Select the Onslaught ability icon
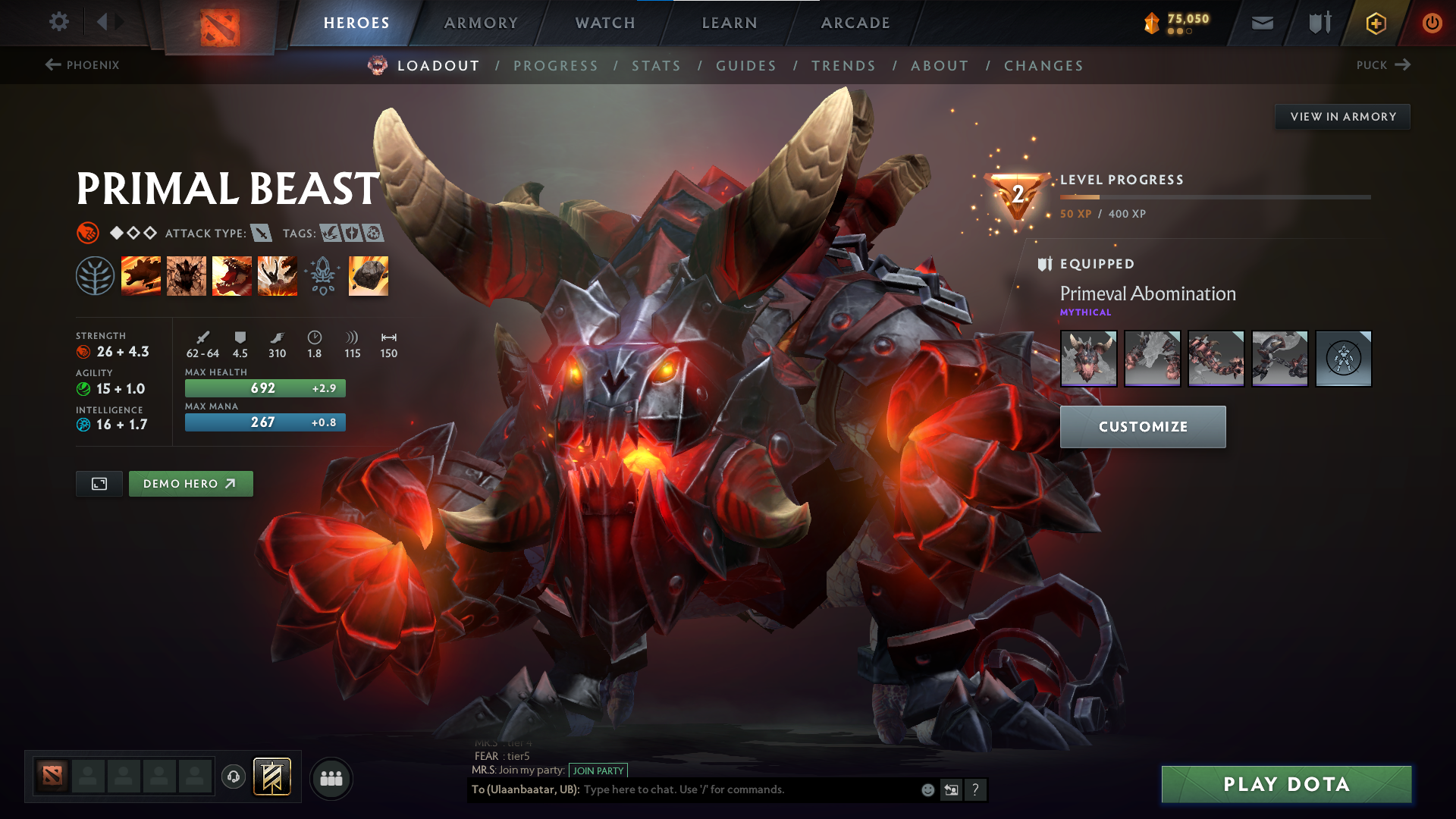The image size is (1456, 819). [x=142, y=276]
